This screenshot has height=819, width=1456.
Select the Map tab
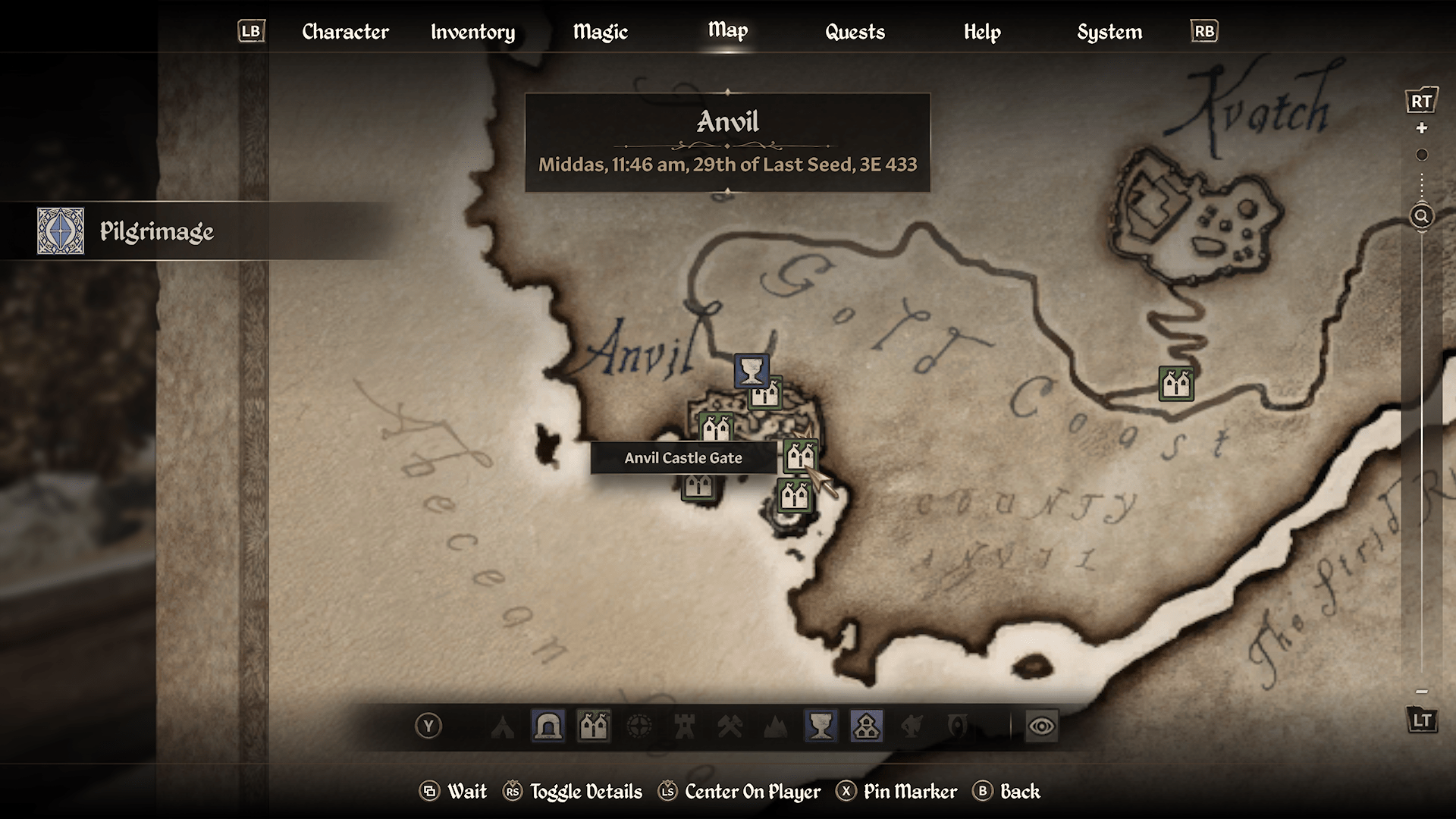728,30
